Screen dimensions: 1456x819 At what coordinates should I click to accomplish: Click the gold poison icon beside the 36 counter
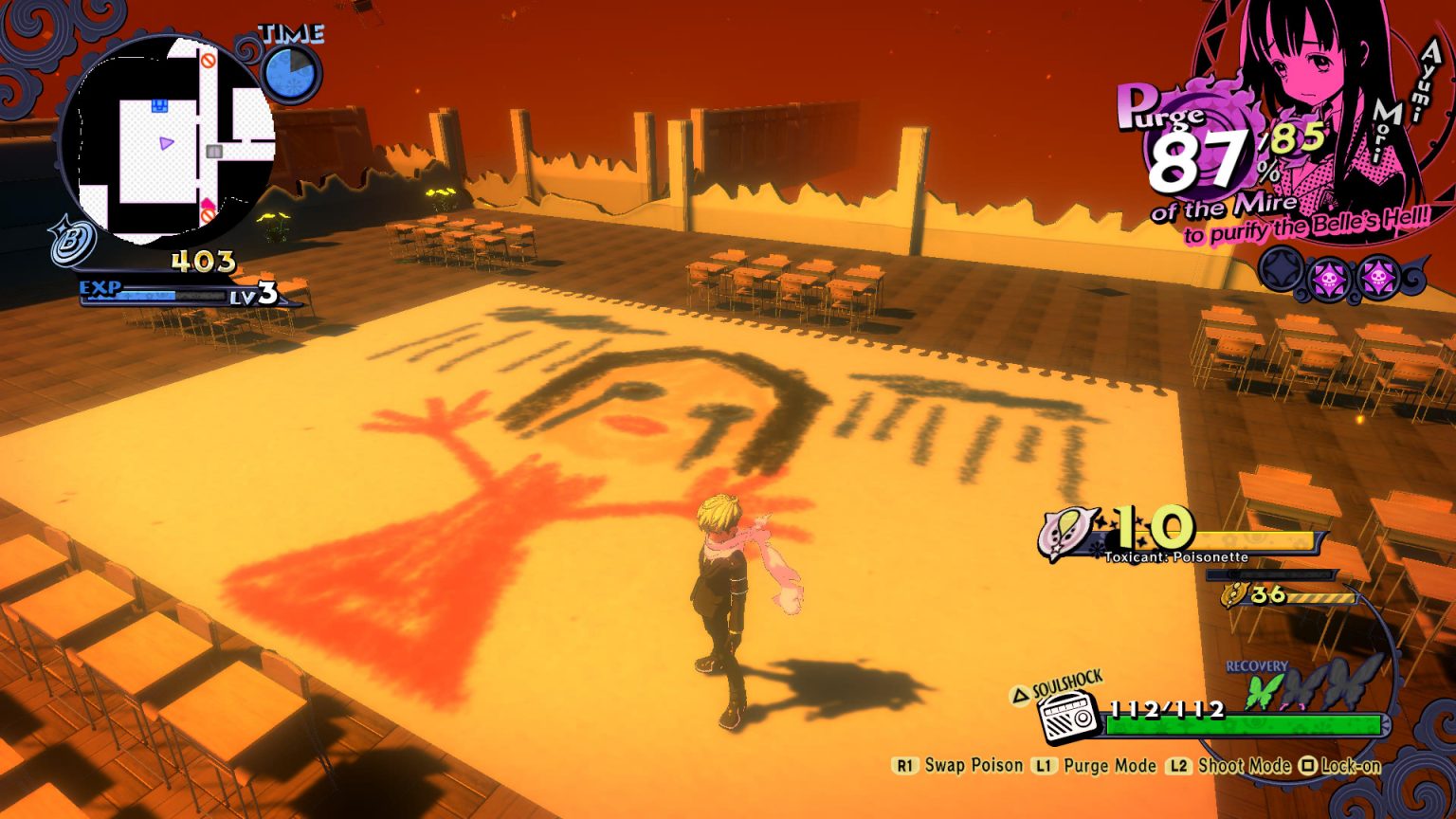pyautogui.click(x=1234, y=595)
